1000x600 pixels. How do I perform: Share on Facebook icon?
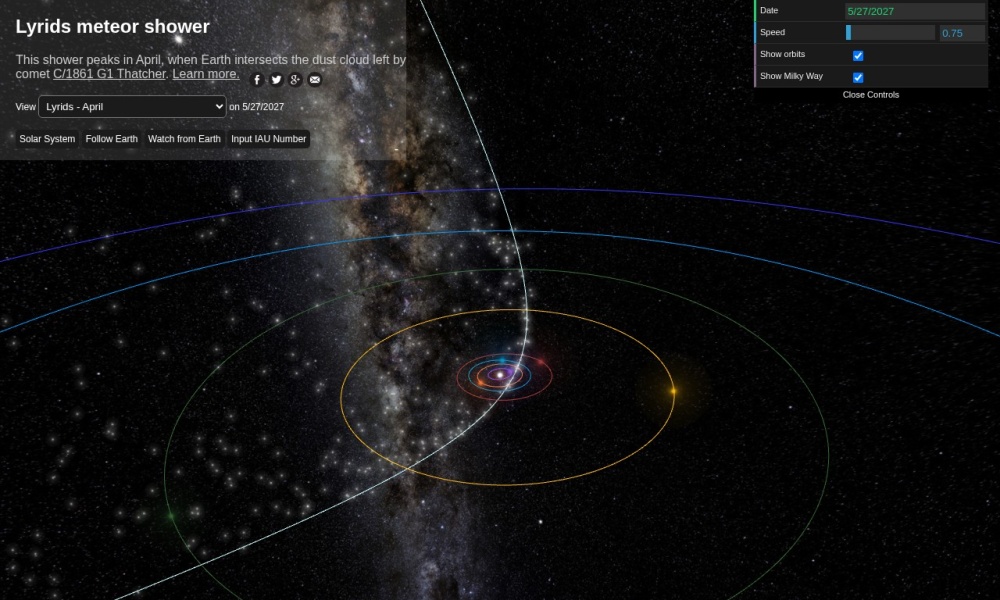(x=257, y=80)
